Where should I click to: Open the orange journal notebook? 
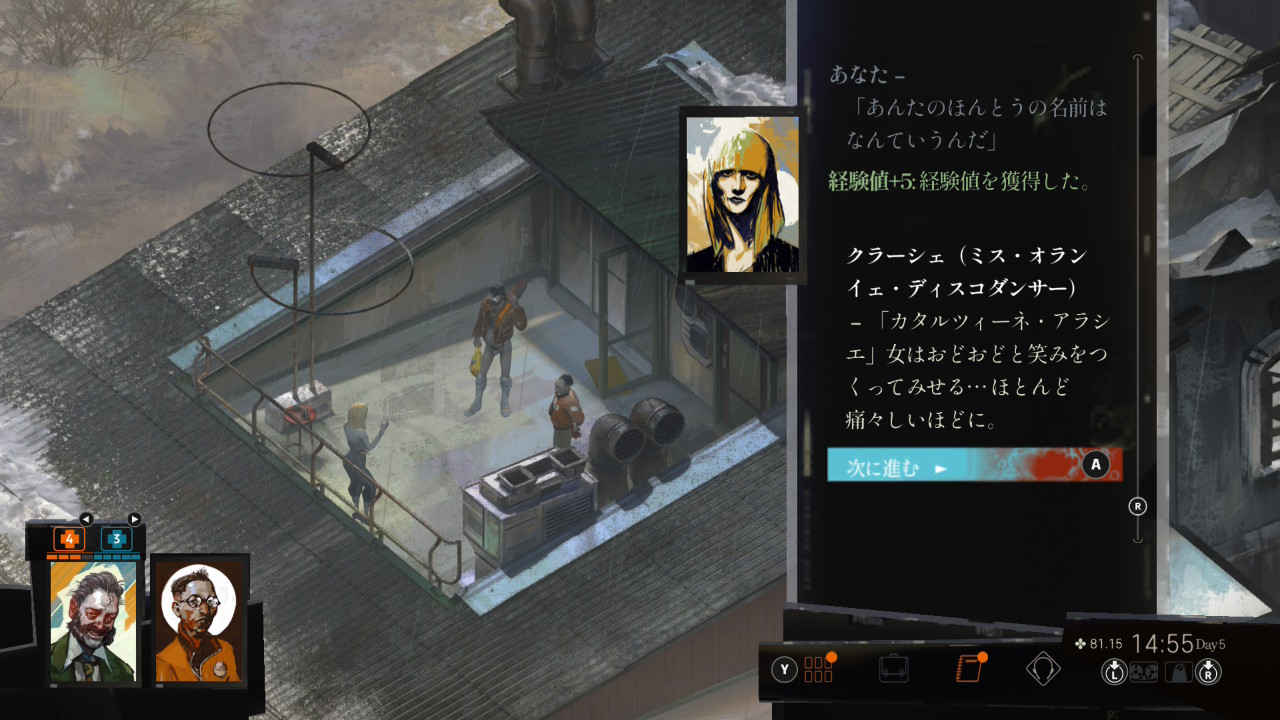click(x=968, y=669)
